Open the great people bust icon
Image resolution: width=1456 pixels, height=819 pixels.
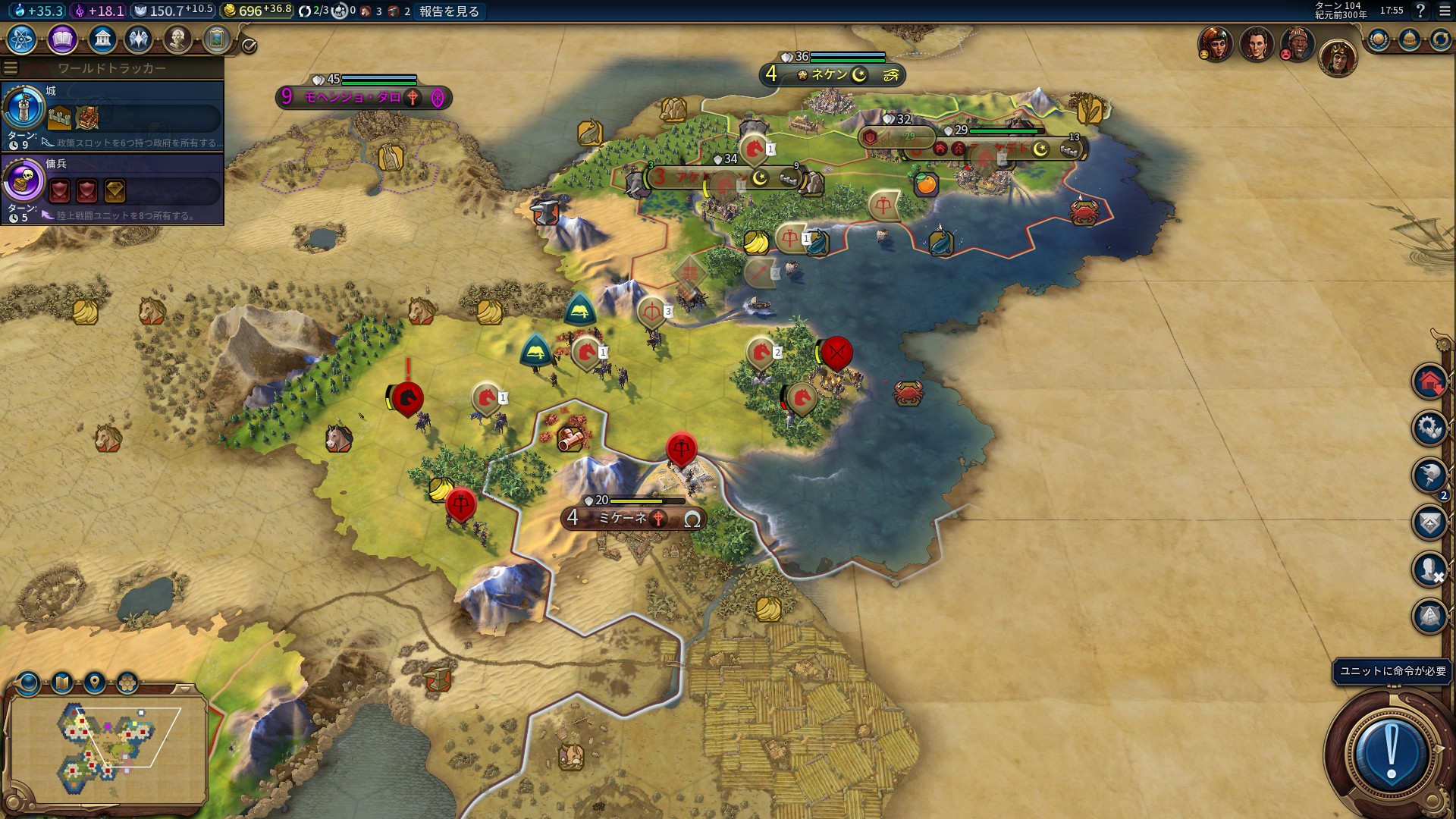click(177, 39)
